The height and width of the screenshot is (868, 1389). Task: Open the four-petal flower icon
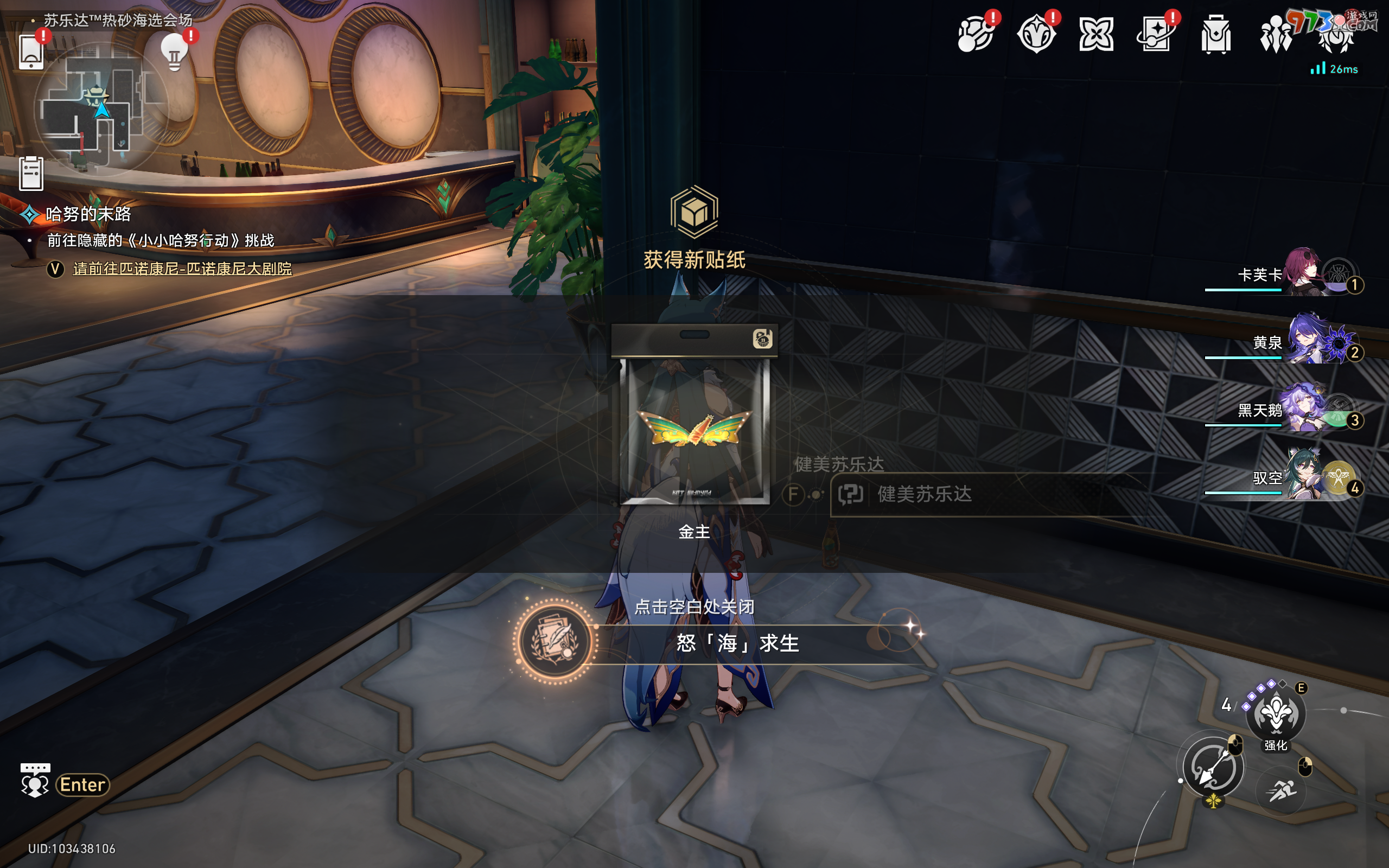click(x=1095, y=34)
